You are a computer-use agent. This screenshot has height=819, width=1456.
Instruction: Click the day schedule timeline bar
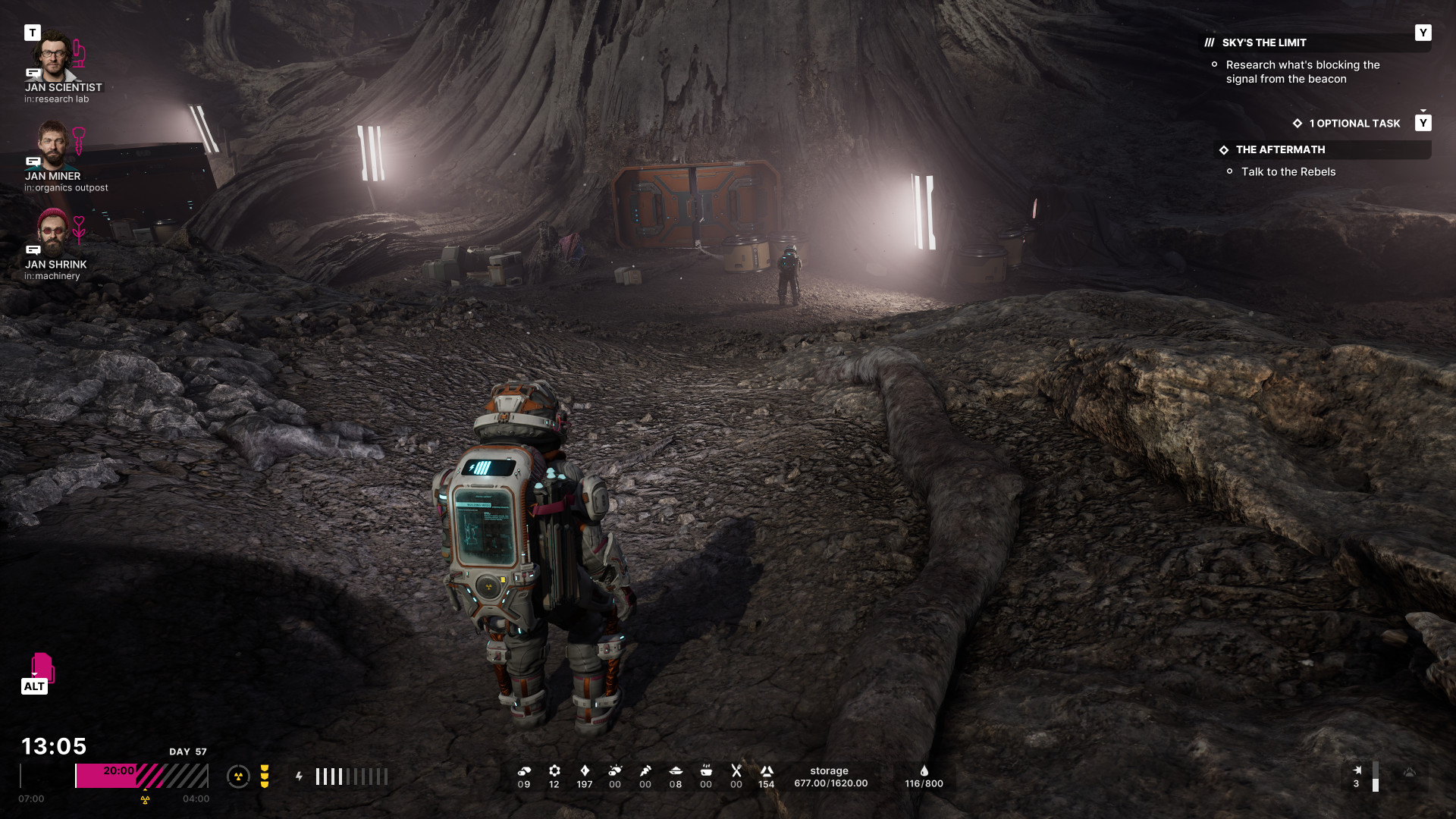pos(141,776)
